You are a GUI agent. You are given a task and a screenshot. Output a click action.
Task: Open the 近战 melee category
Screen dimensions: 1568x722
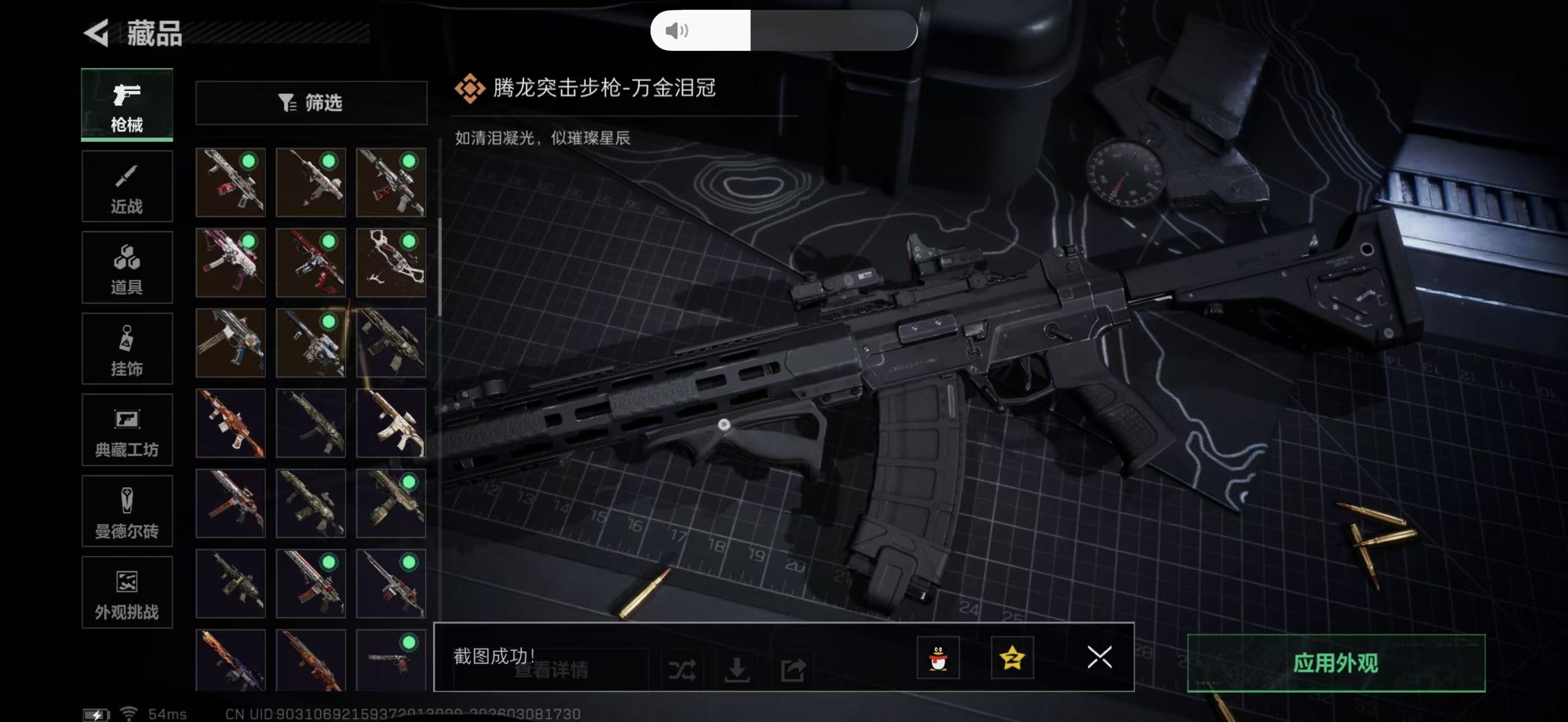(127, 186)
